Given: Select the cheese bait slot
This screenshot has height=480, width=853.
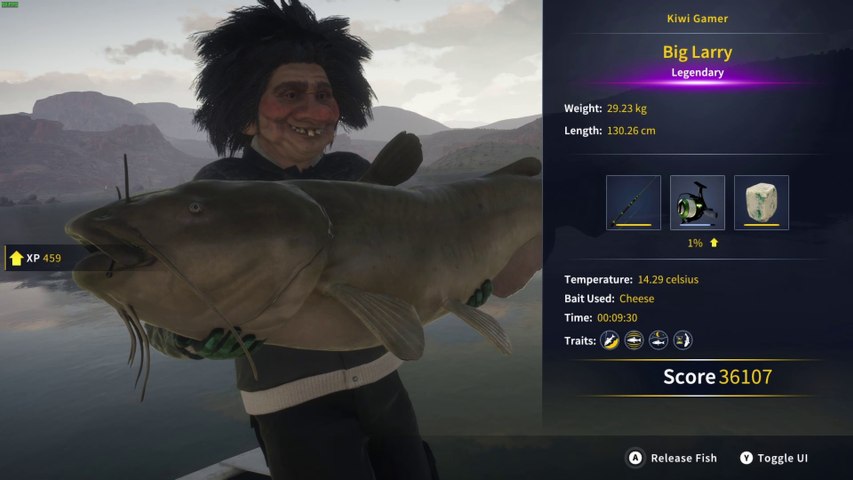Looking at the screenshot, I should pyautogui.click(x=761, y=202).
